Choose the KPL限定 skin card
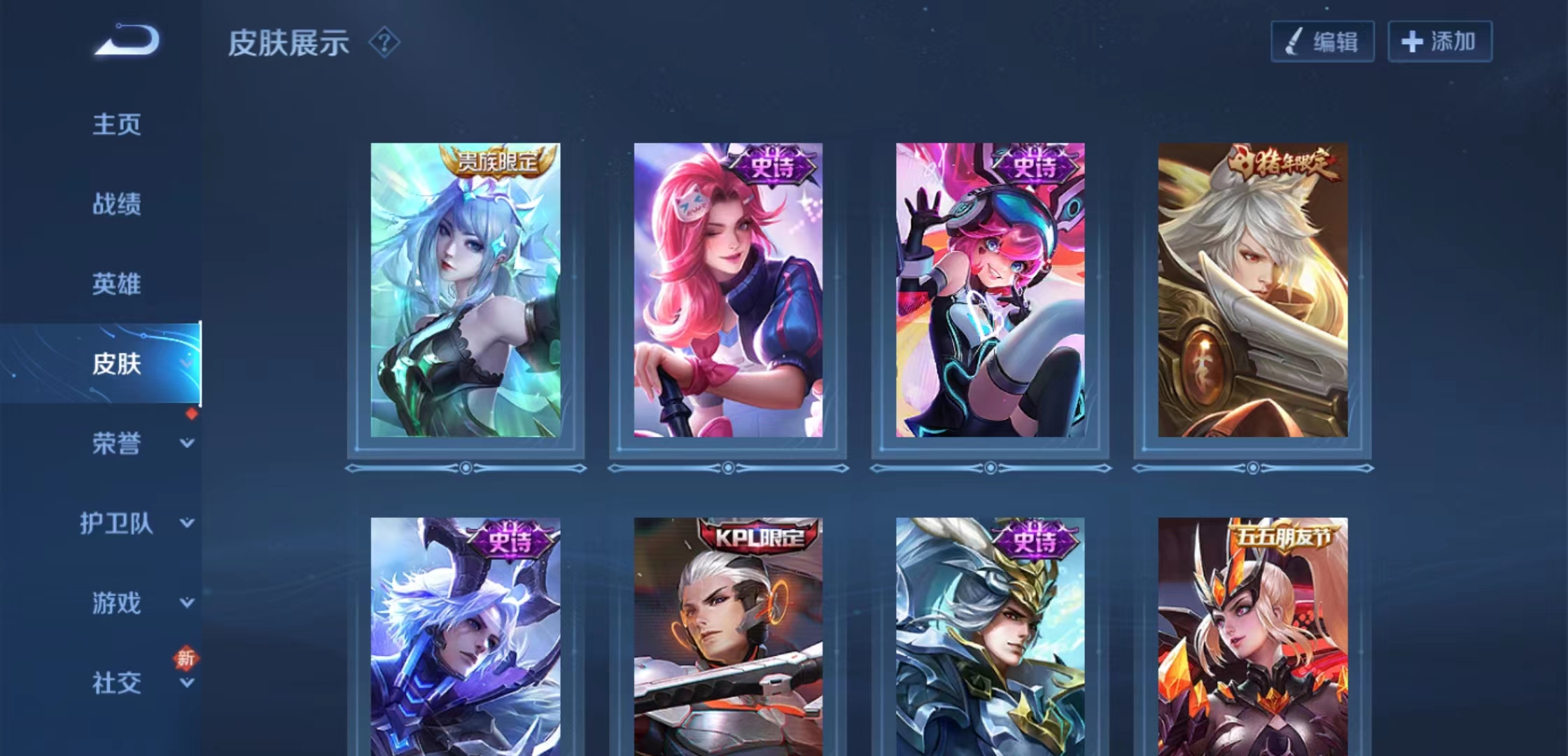 coord(728,637)
